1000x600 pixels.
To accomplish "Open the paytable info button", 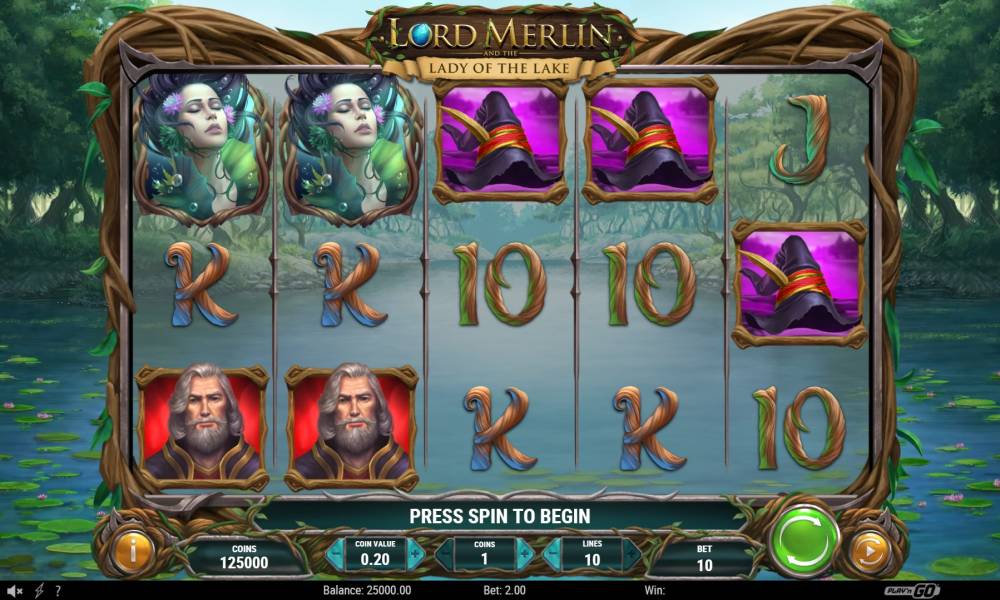I will [x=131, y=552].
